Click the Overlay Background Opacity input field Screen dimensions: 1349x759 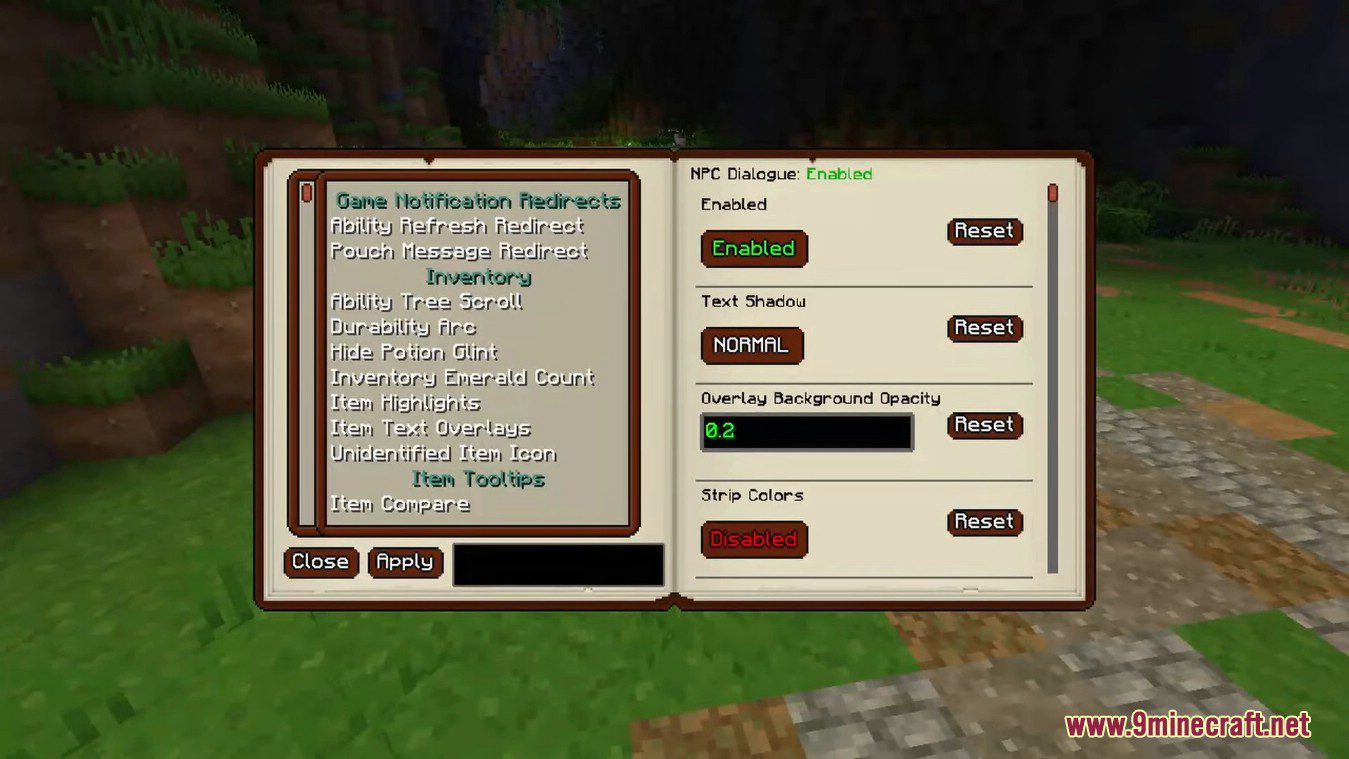(x=806, y=431)
